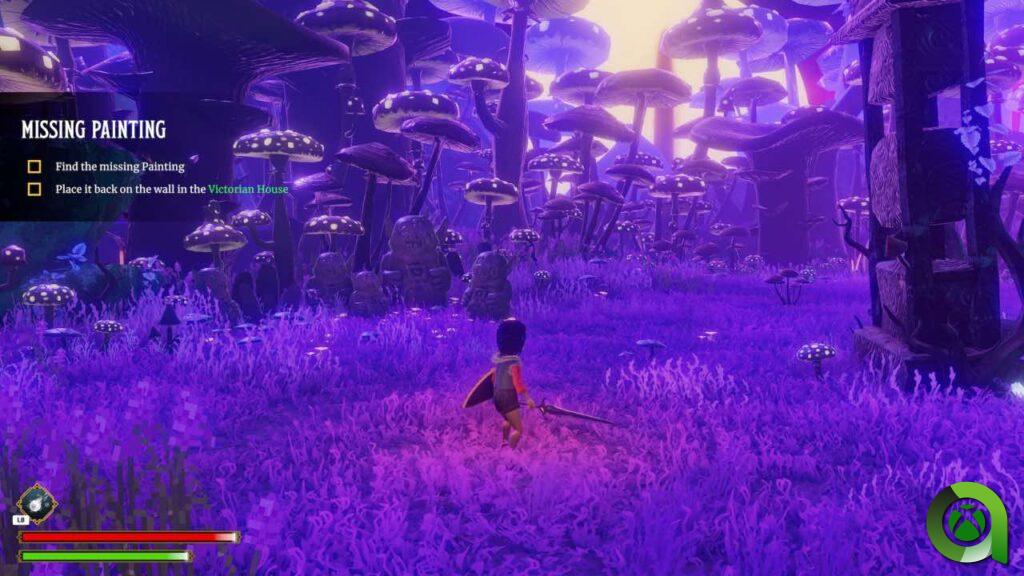Check the Place it back on the wall objective box
This screenshot has width=1024, height=576.
(34, 188)
